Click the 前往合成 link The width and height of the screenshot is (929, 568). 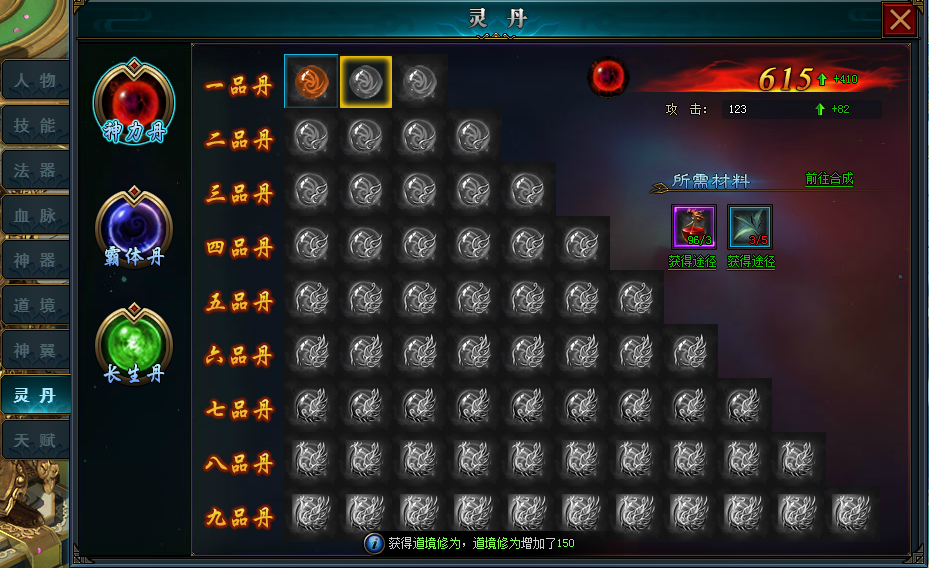[x=829, y=179]
